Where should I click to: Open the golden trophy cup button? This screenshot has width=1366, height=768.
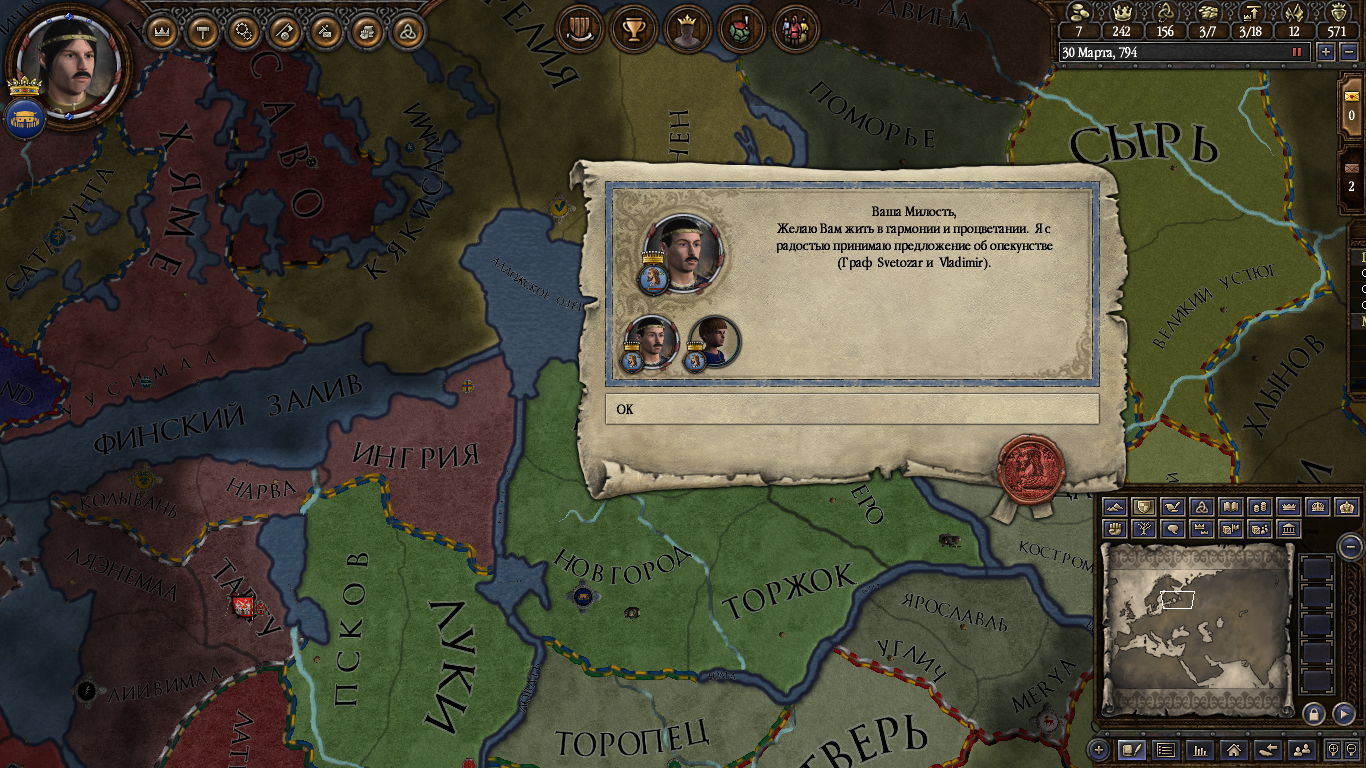click(633, 28)
